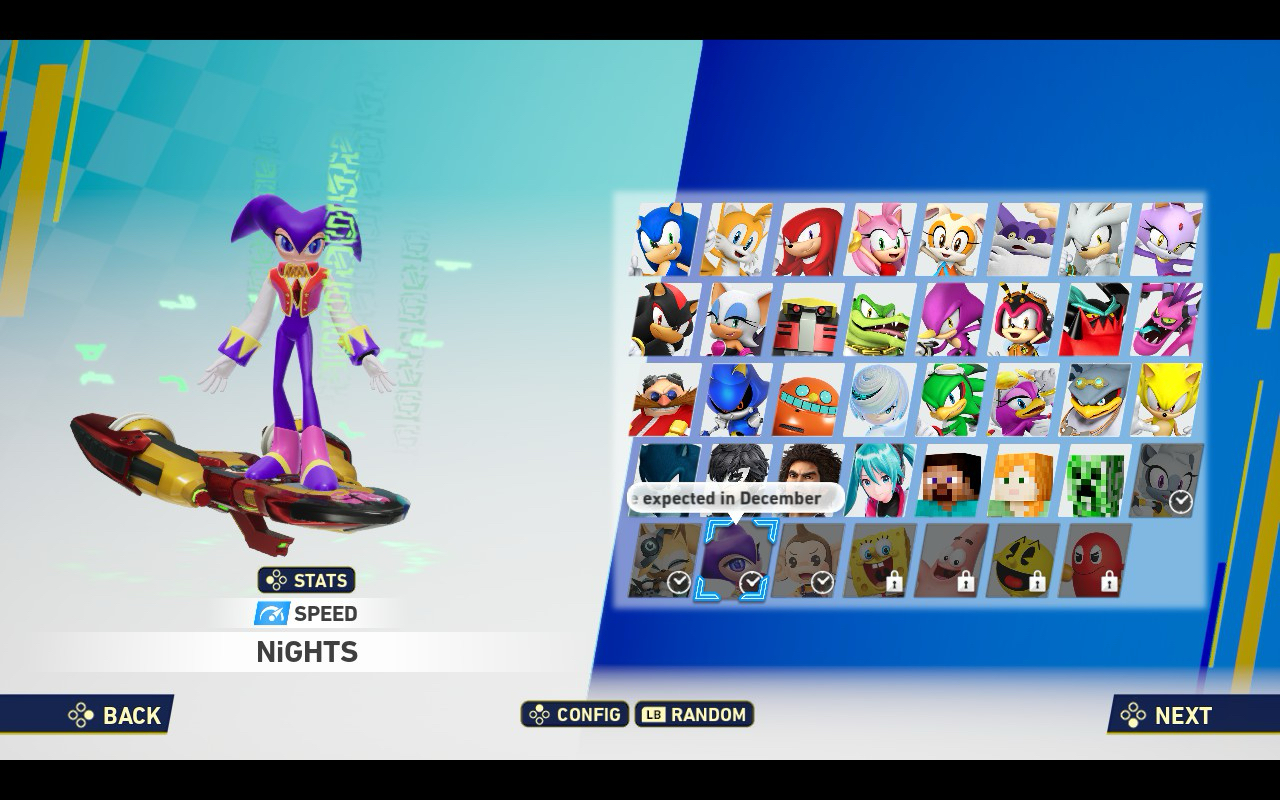Select Sonic the Hedgehog portrait
Viewport: 1280px width, 800px height.
pos(665,240)
